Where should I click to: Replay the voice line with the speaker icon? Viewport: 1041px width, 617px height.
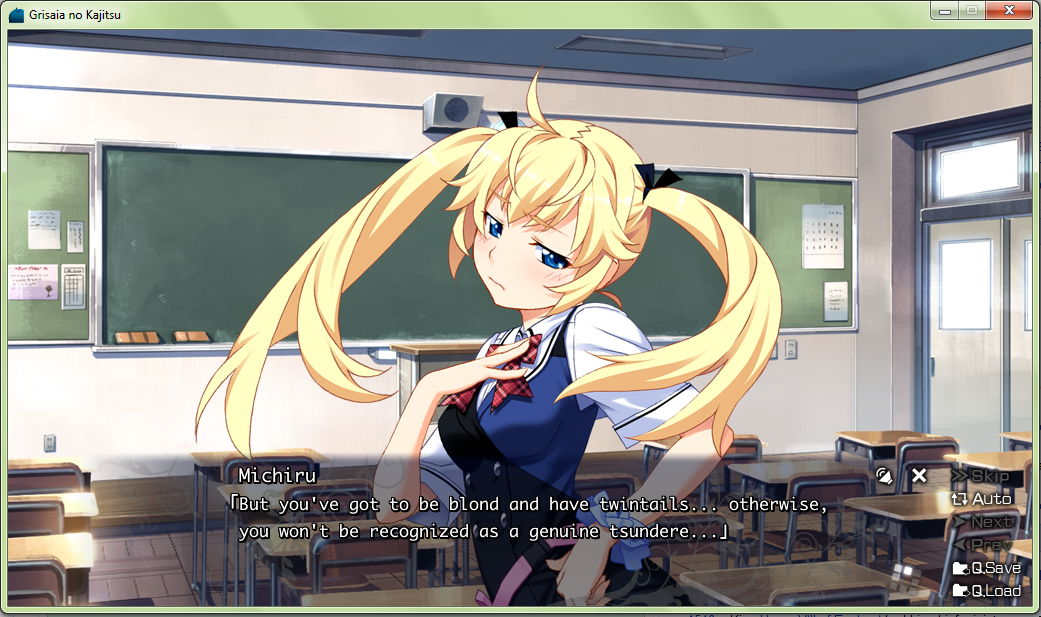click(x=884, y=476)
